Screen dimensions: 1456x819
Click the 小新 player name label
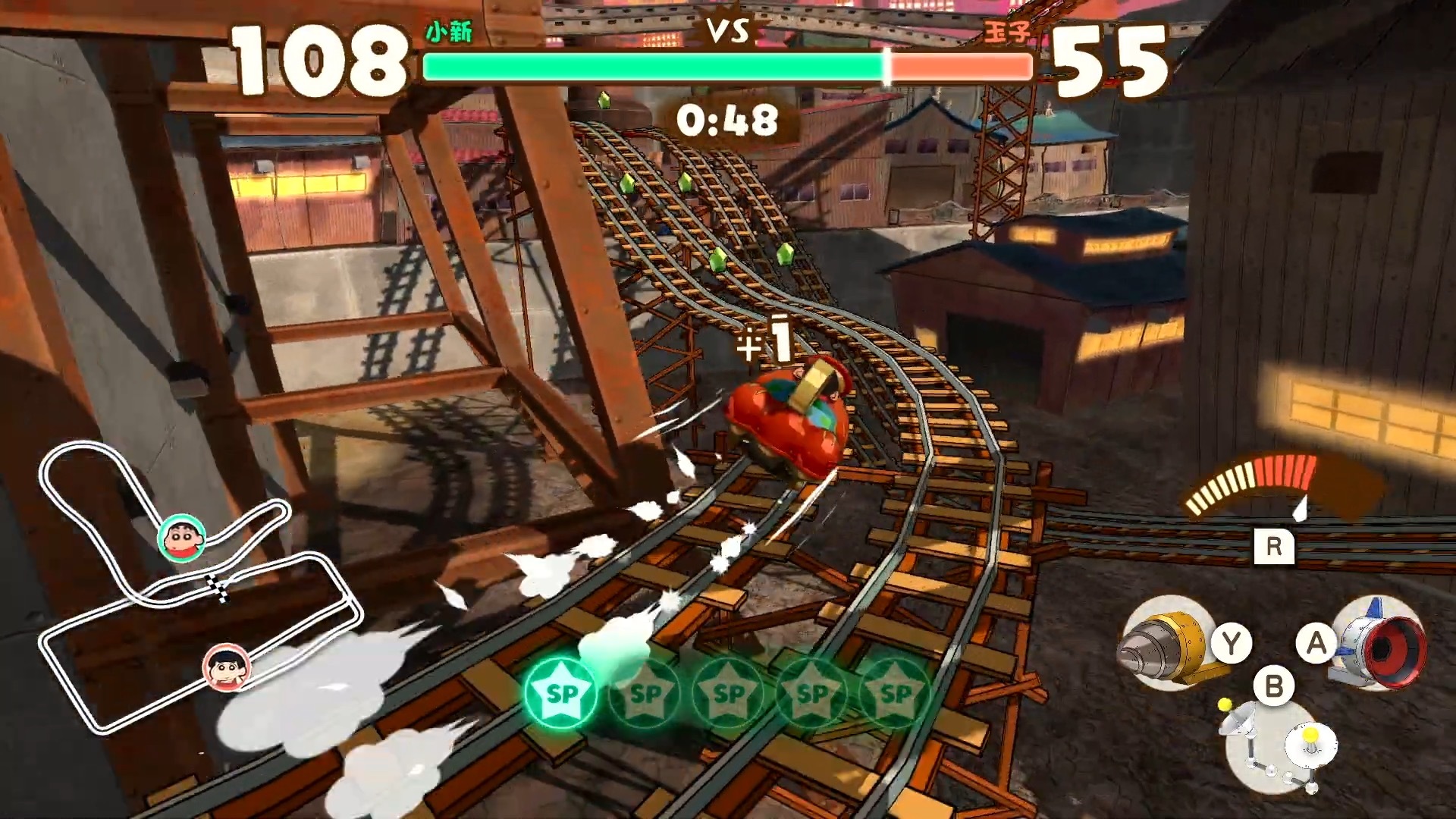pos(447,32)
